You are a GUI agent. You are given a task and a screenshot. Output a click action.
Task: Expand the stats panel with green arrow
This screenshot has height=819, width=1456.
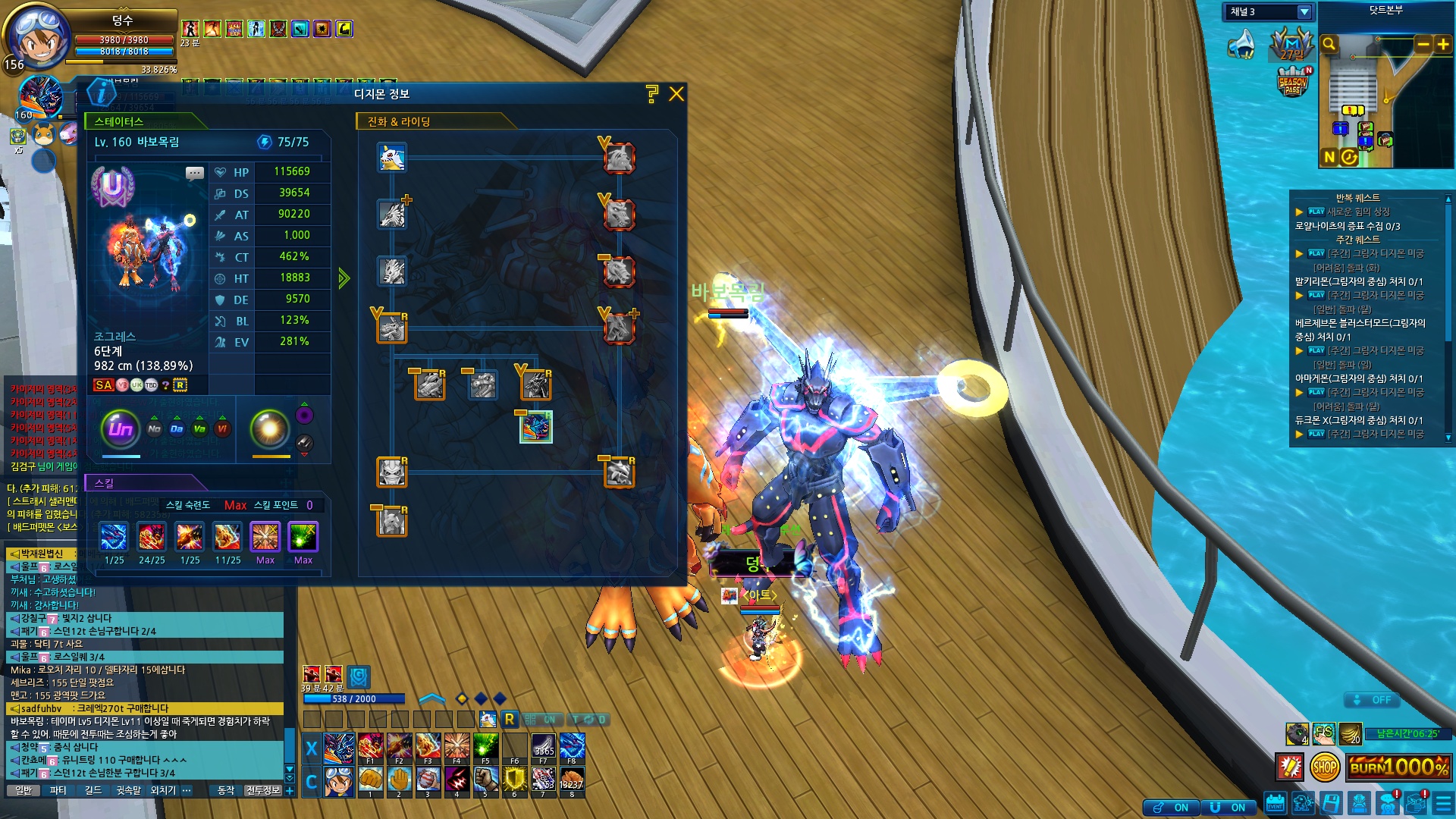point(344,278)
